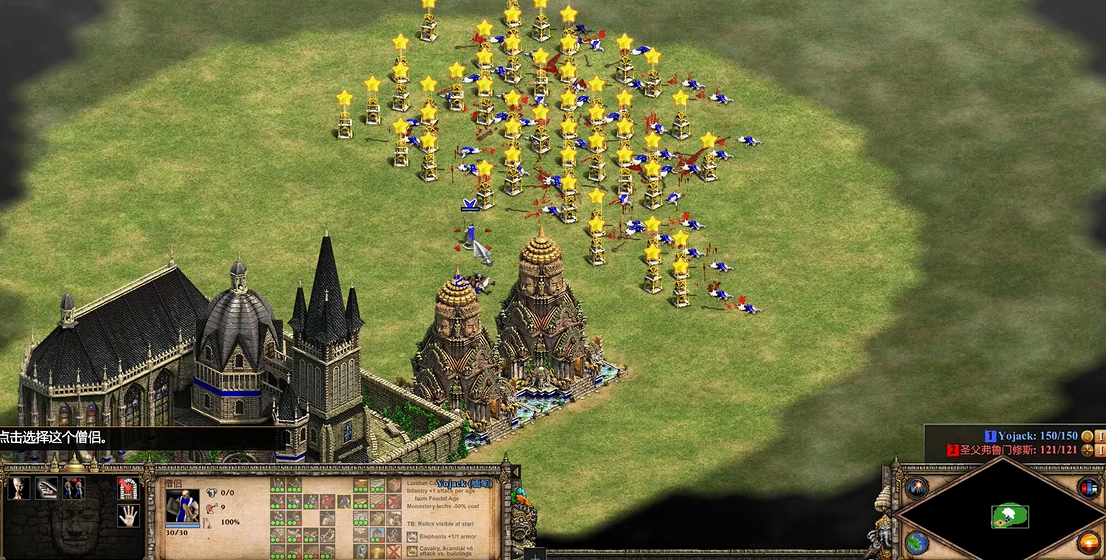Open the red-and-blue ribbons minimap button

(1088, 487)
